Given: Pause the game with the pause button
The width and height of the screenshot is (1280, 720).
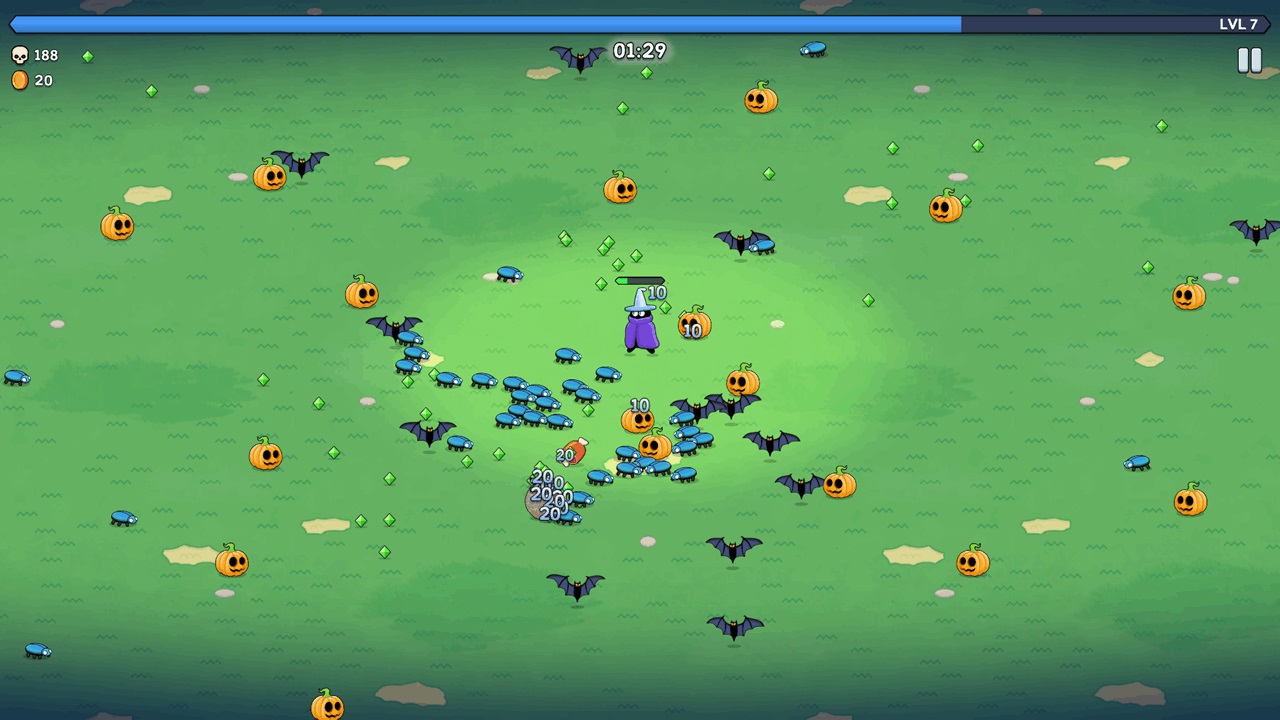Looking at the screenshot, I should point(1249,61).
